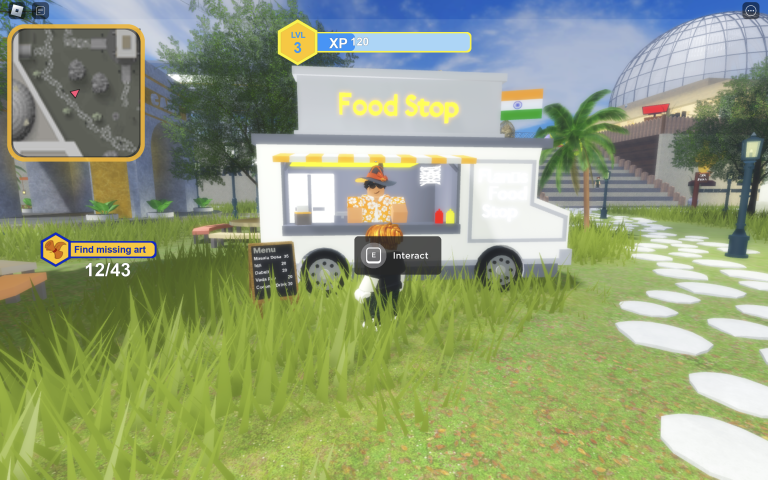Screen dimensions: 768x480
Task: Toggle the chat window icon
Action: coord(40,11)
